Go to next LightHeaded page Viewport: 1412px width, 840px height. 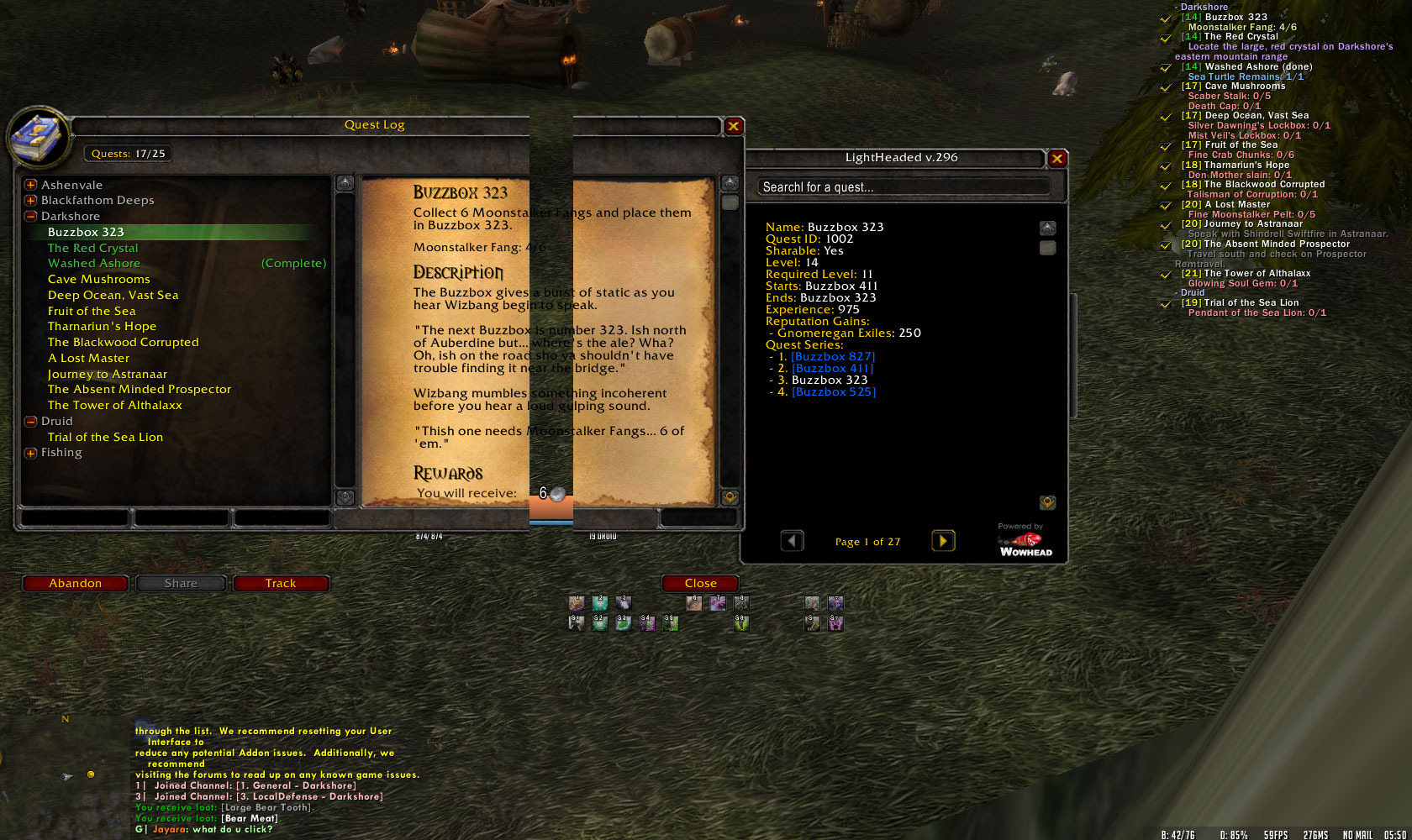[943, 541]
